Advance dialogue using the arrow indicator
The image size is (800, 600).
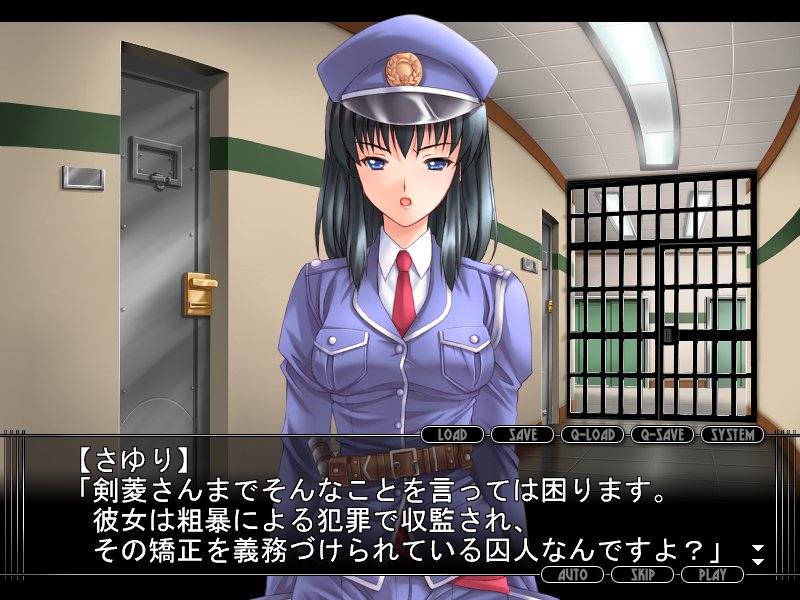click(x=758, y=552)
